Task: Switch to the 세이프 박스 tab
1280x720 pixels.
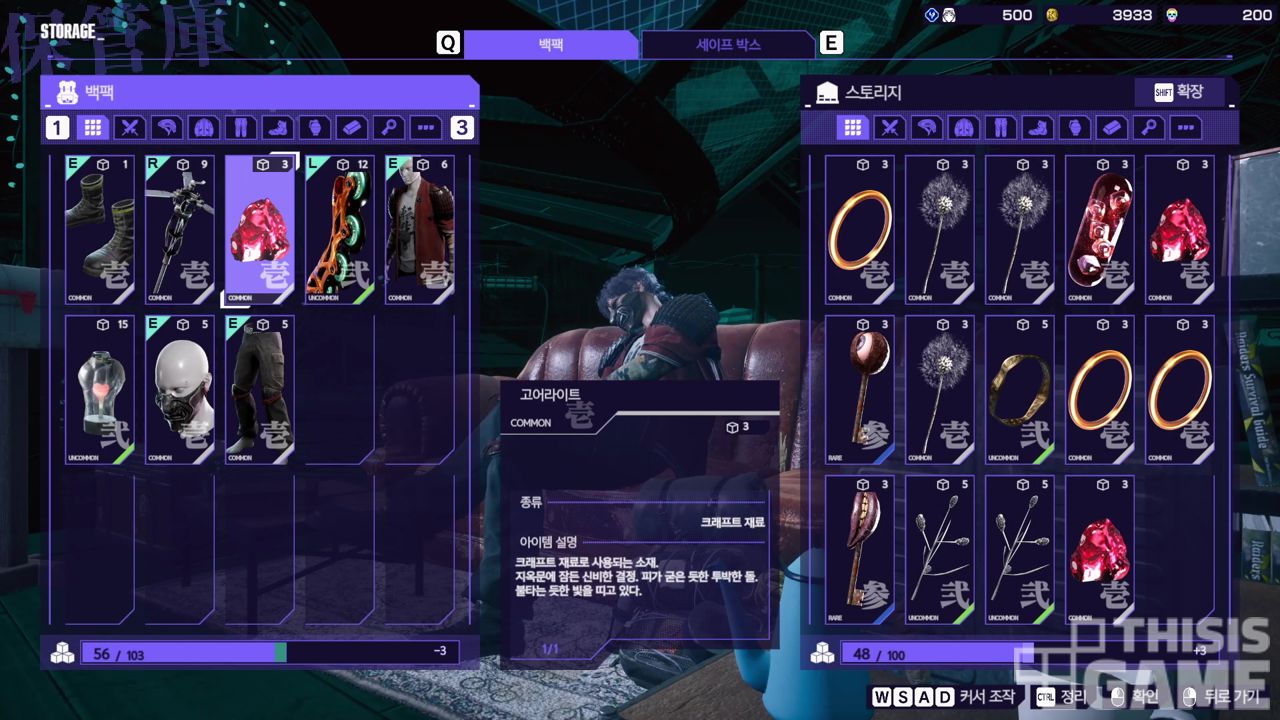Action: (x=728, y=45)
